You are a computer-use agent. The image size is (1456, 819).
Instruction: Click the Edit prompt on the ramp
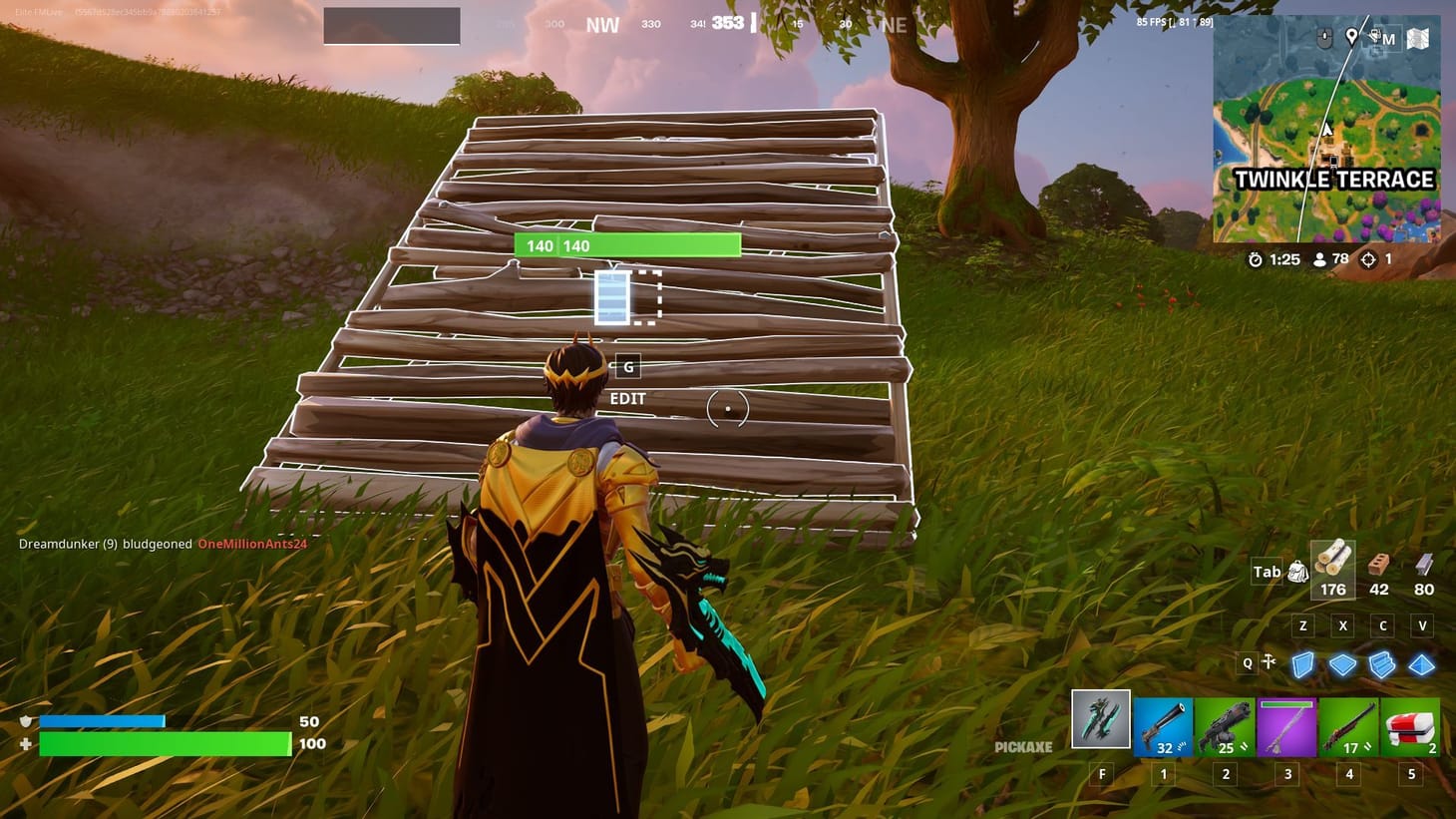point(627,398)
